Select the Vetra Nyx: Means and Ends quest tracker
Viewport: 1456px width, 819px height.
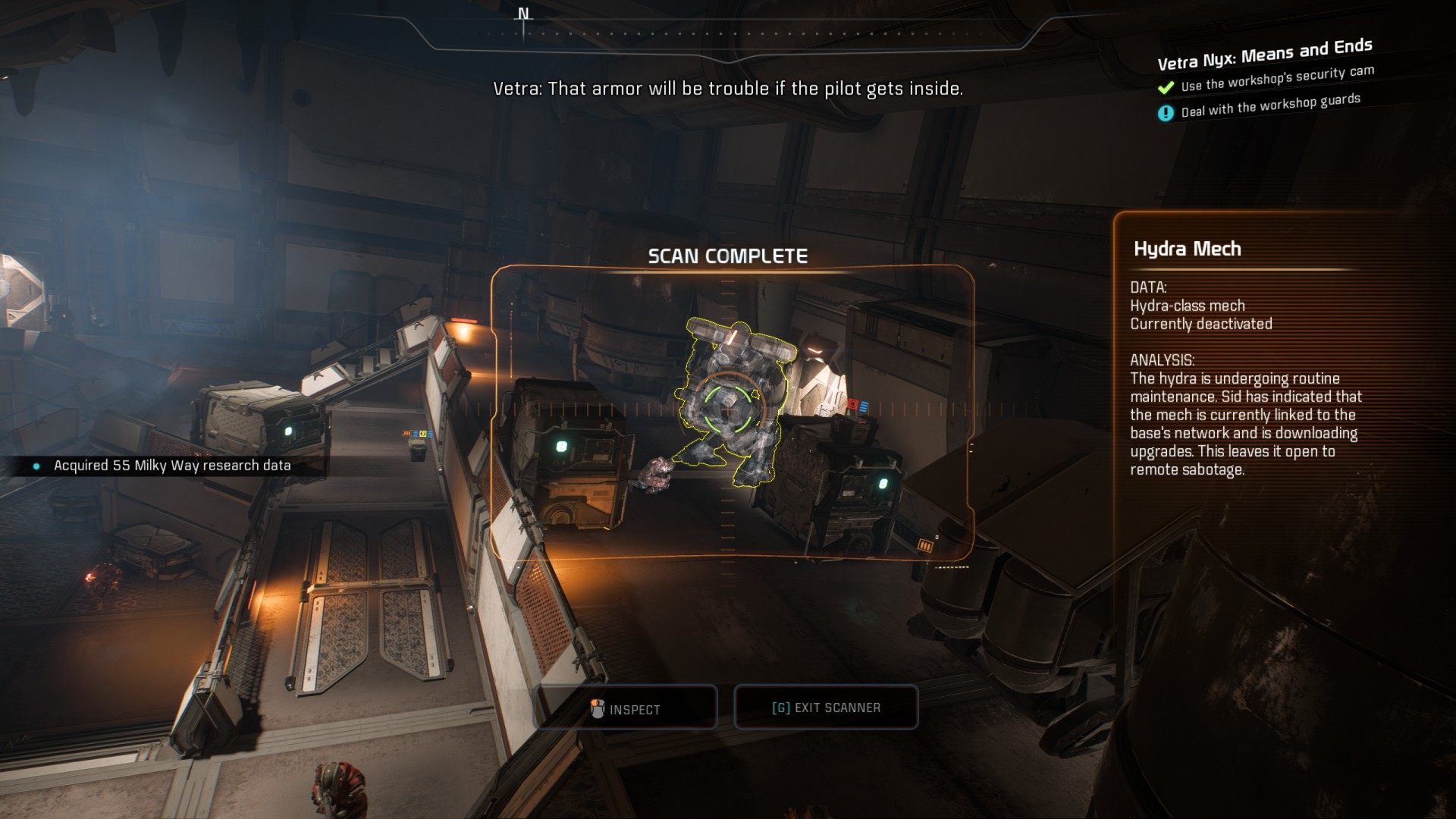(1264, 53)
